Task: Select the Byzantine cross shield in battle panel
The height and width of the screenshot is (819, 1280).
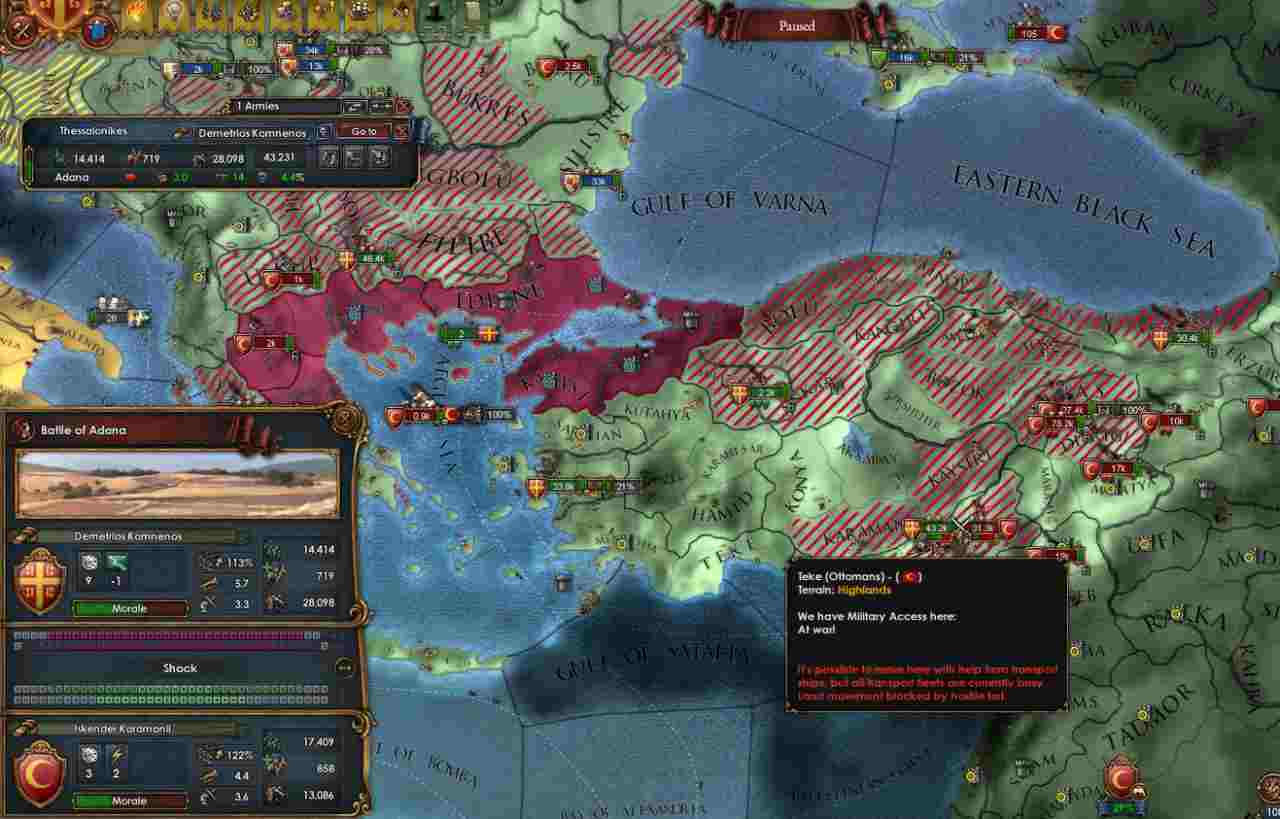Action: pos(41,578)
